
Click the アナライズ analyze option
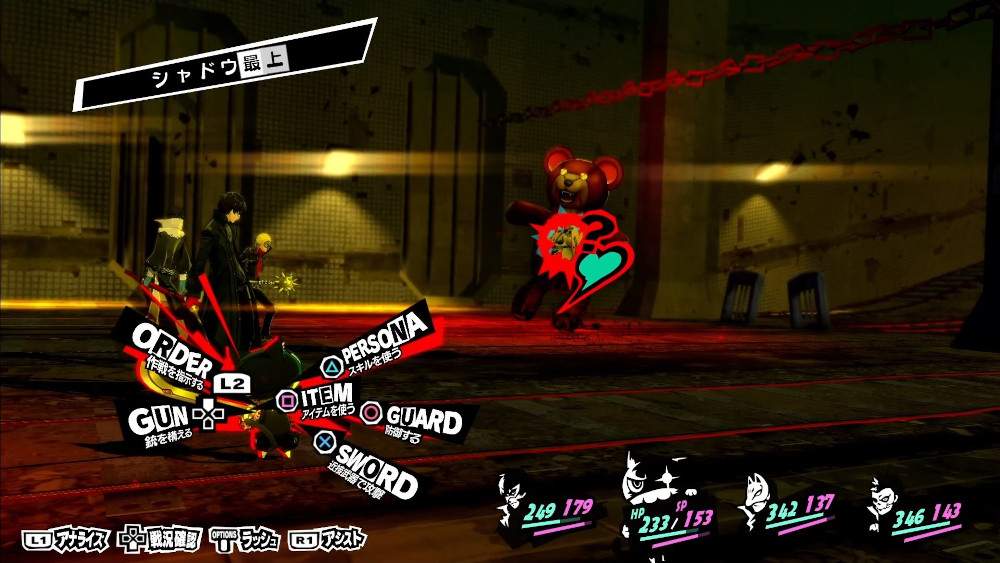(x=66, y=540)
